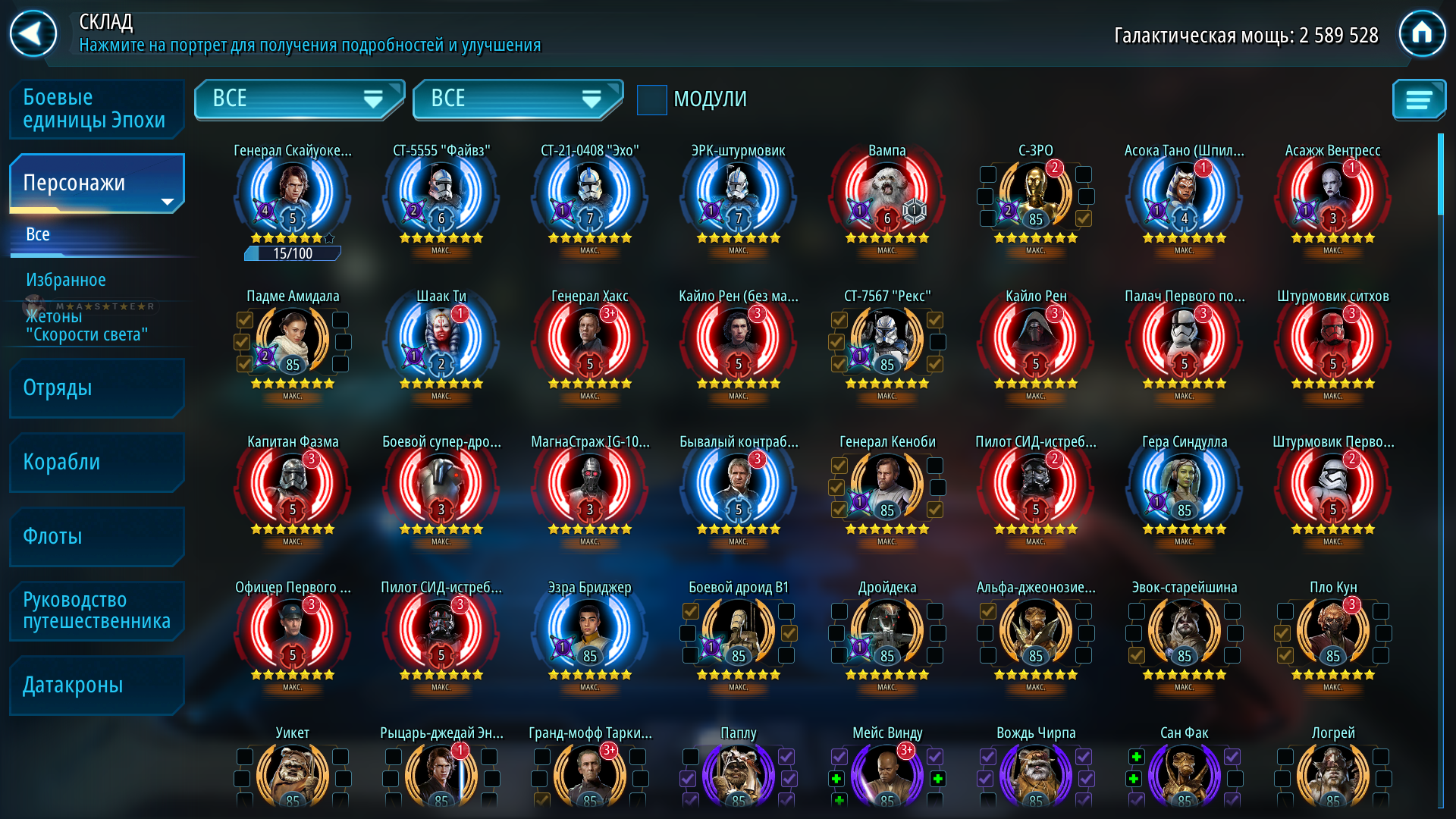Open Руководство путешественника

click(x=96, y=610)
